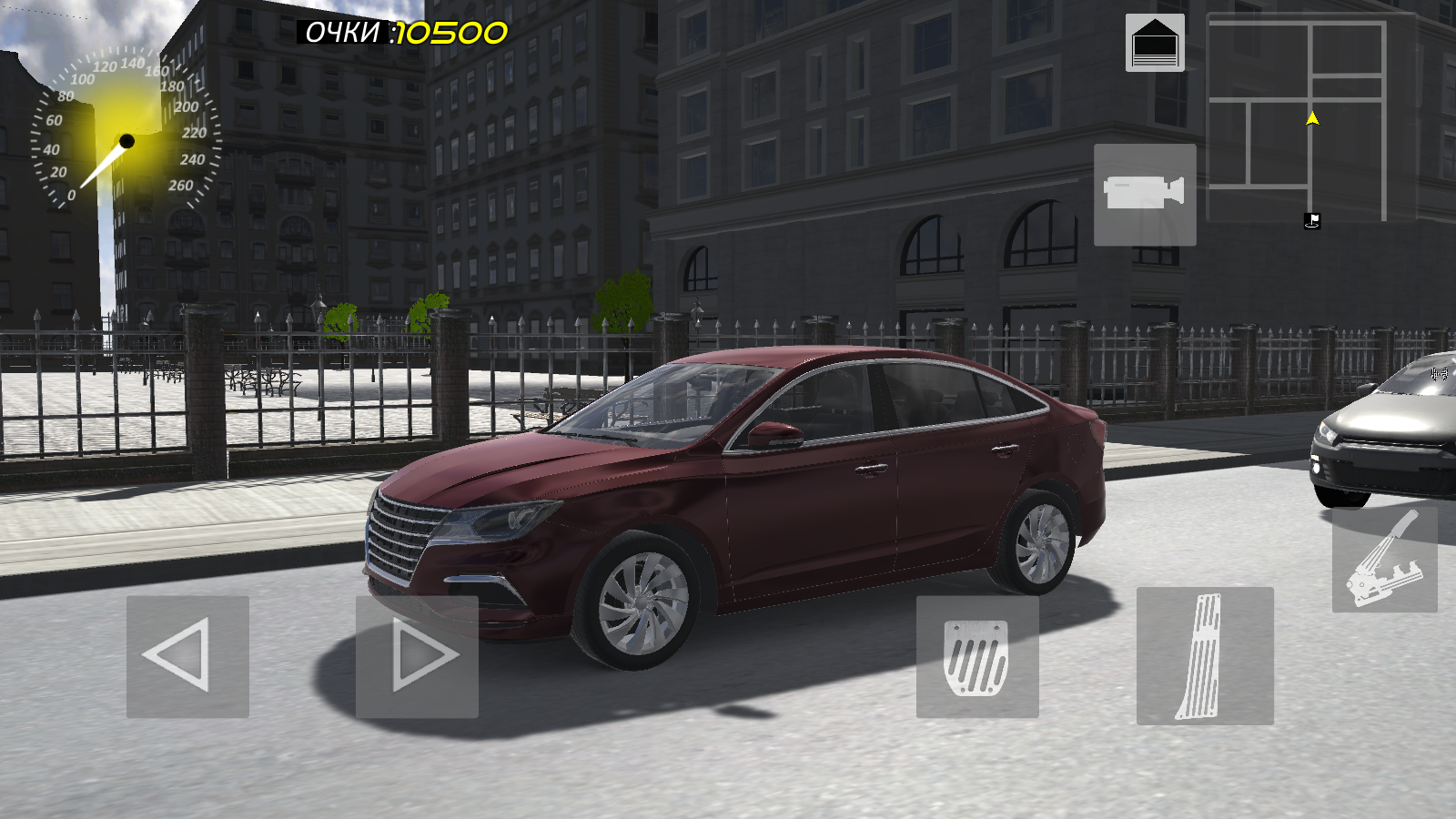The width and height of the screenshot is (1456, 819).
Task: Toggle the garage door panel
Action: (1157, 43)
